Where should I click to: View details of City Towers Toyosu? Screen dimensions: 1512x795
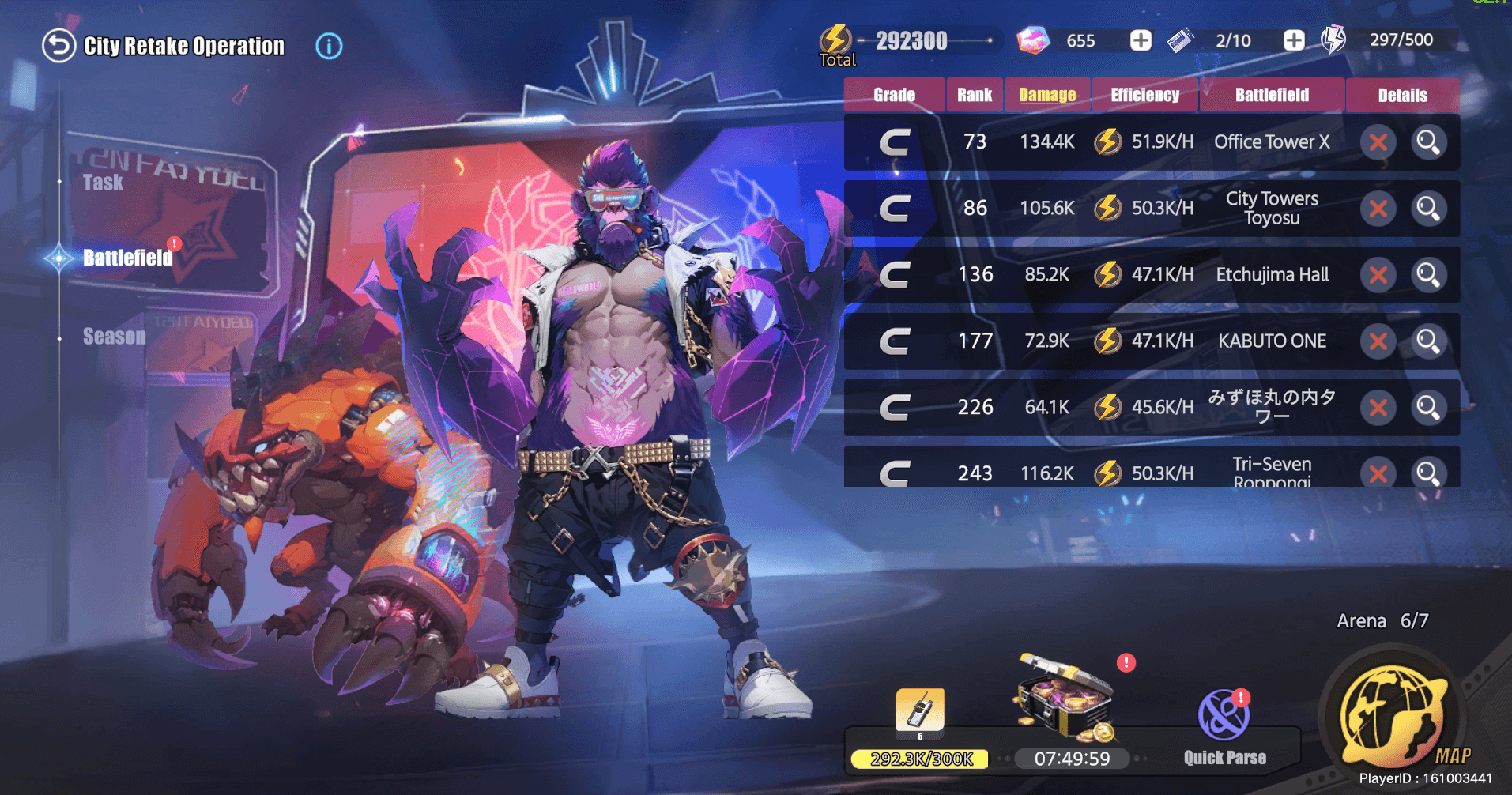pos(1428,209)
